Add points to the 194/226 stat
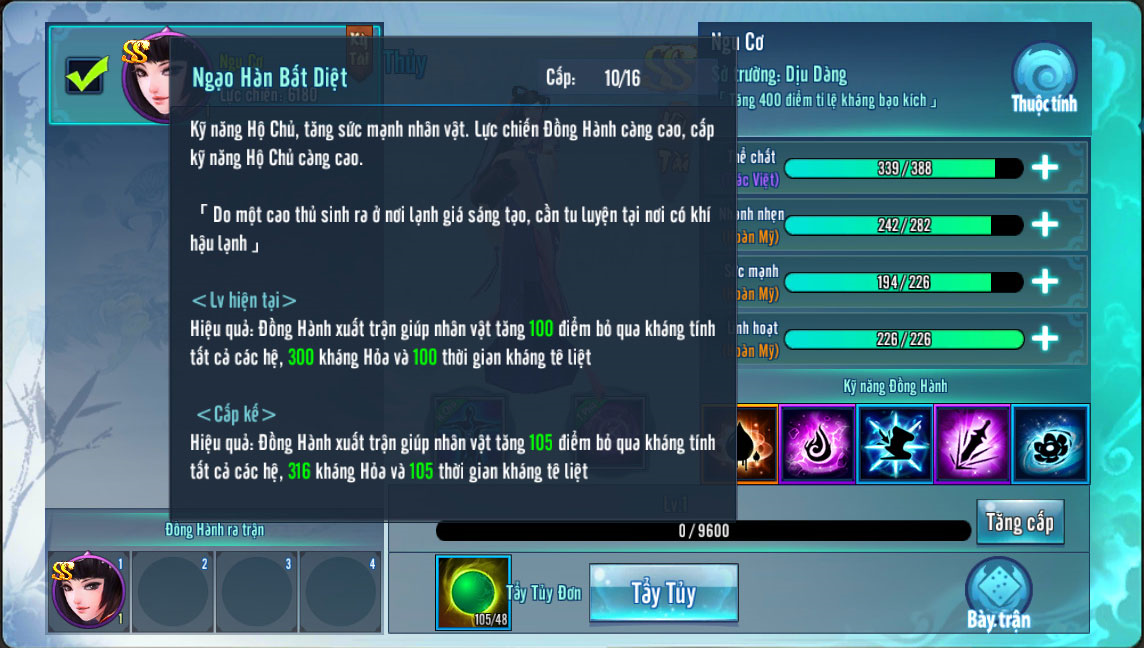This screenshot has width=1144, height=648. click(x=1045, y=282)
